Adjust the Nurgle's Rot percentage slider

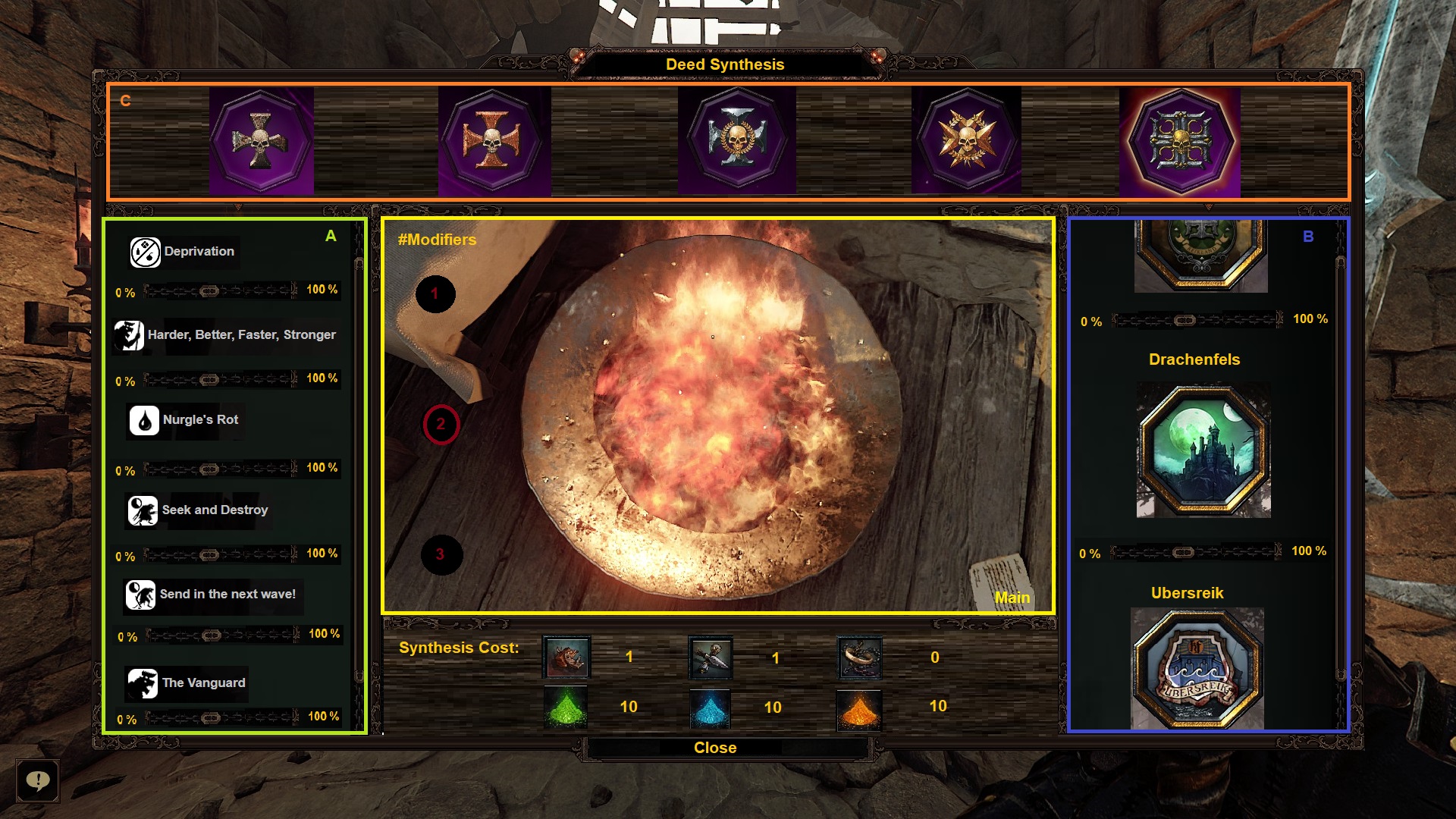210,469
